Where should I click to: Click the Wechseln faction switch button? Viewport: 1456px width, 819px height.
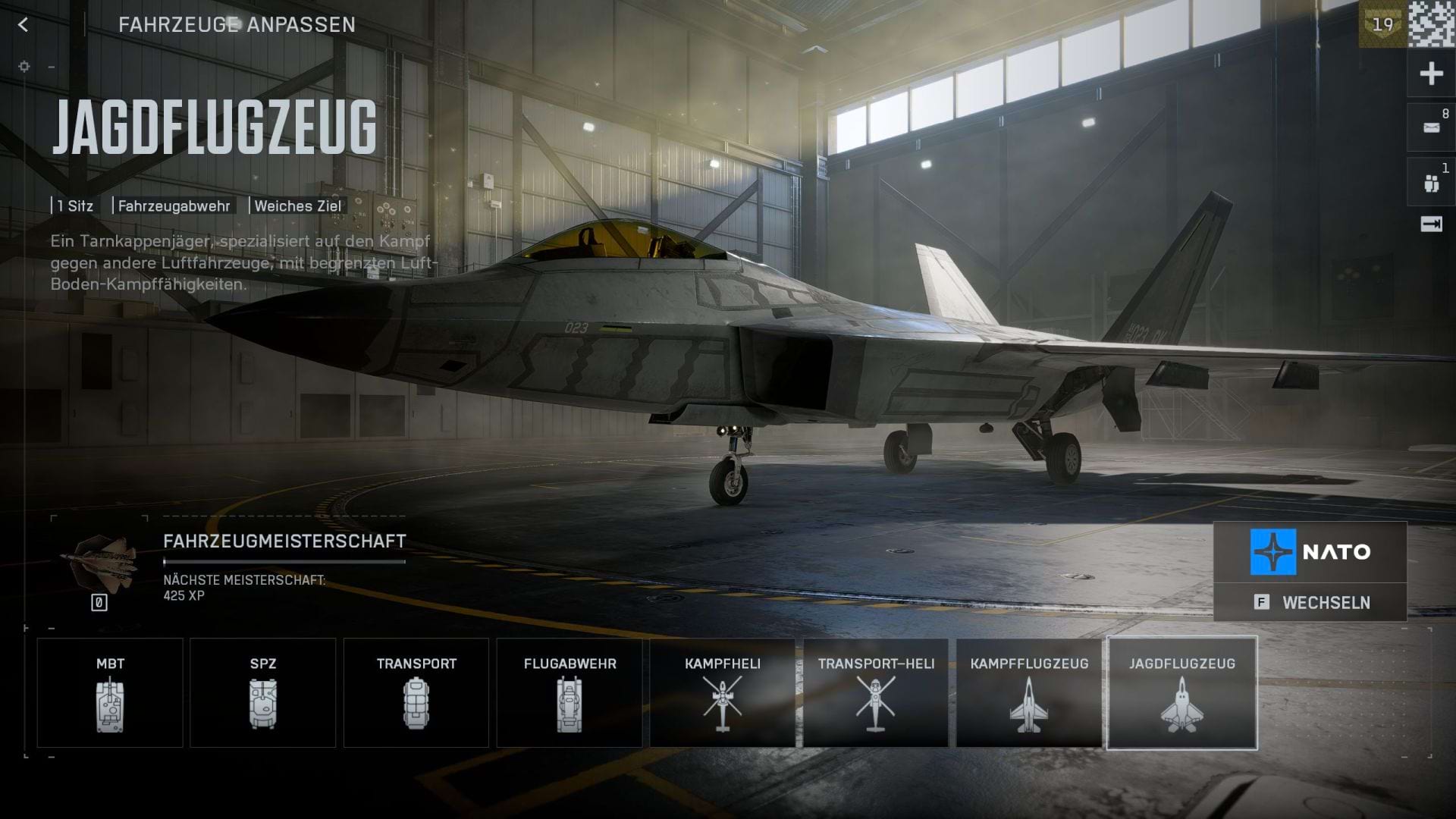point(1310,603)
